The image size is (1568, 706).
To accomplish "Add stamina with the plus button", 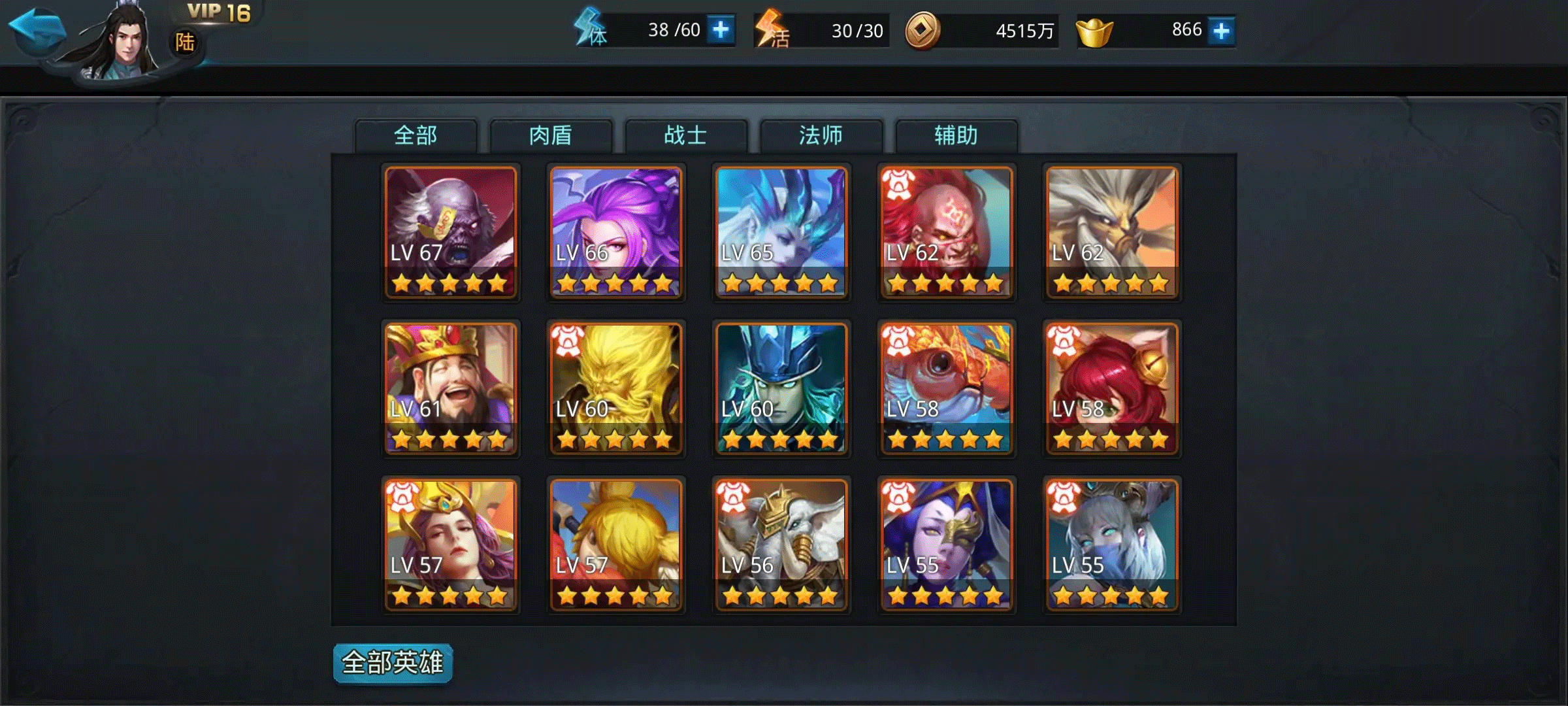I will coord(721,30).
